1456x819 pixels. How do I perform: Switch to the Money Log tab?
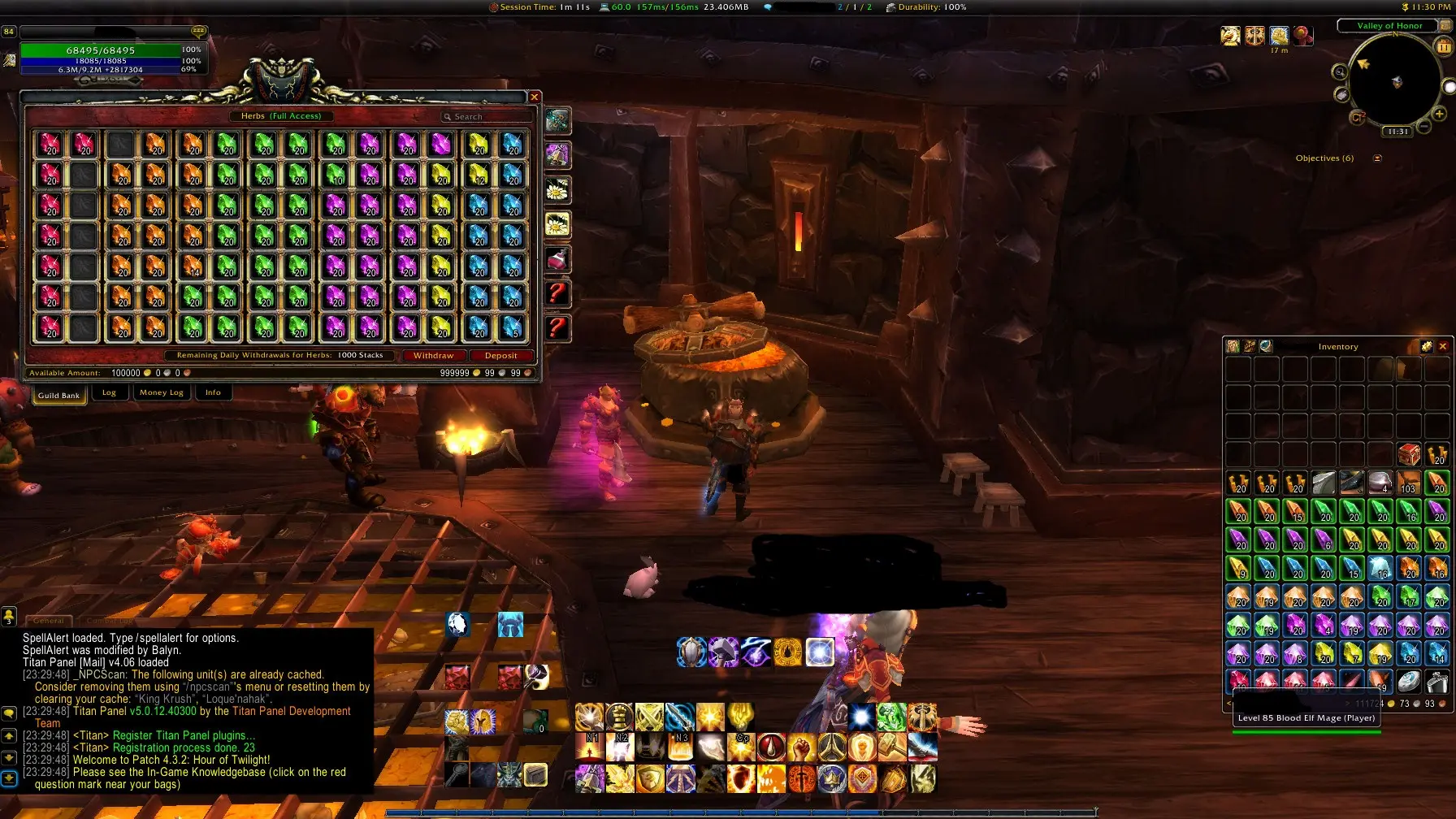[x=161, y=392]
